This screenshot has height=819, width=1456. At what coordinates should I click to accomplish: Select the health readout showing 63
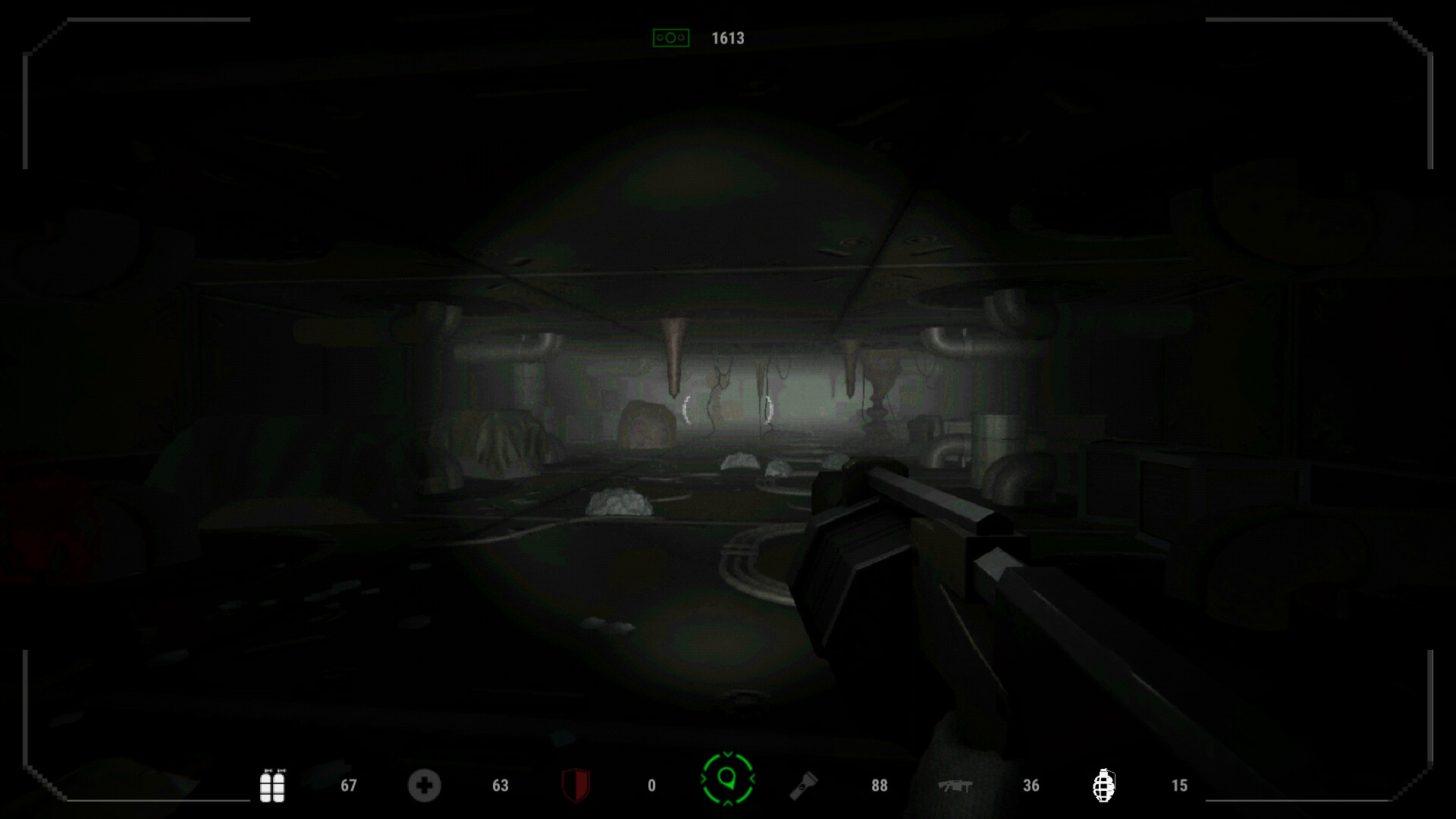click(500, 786)
